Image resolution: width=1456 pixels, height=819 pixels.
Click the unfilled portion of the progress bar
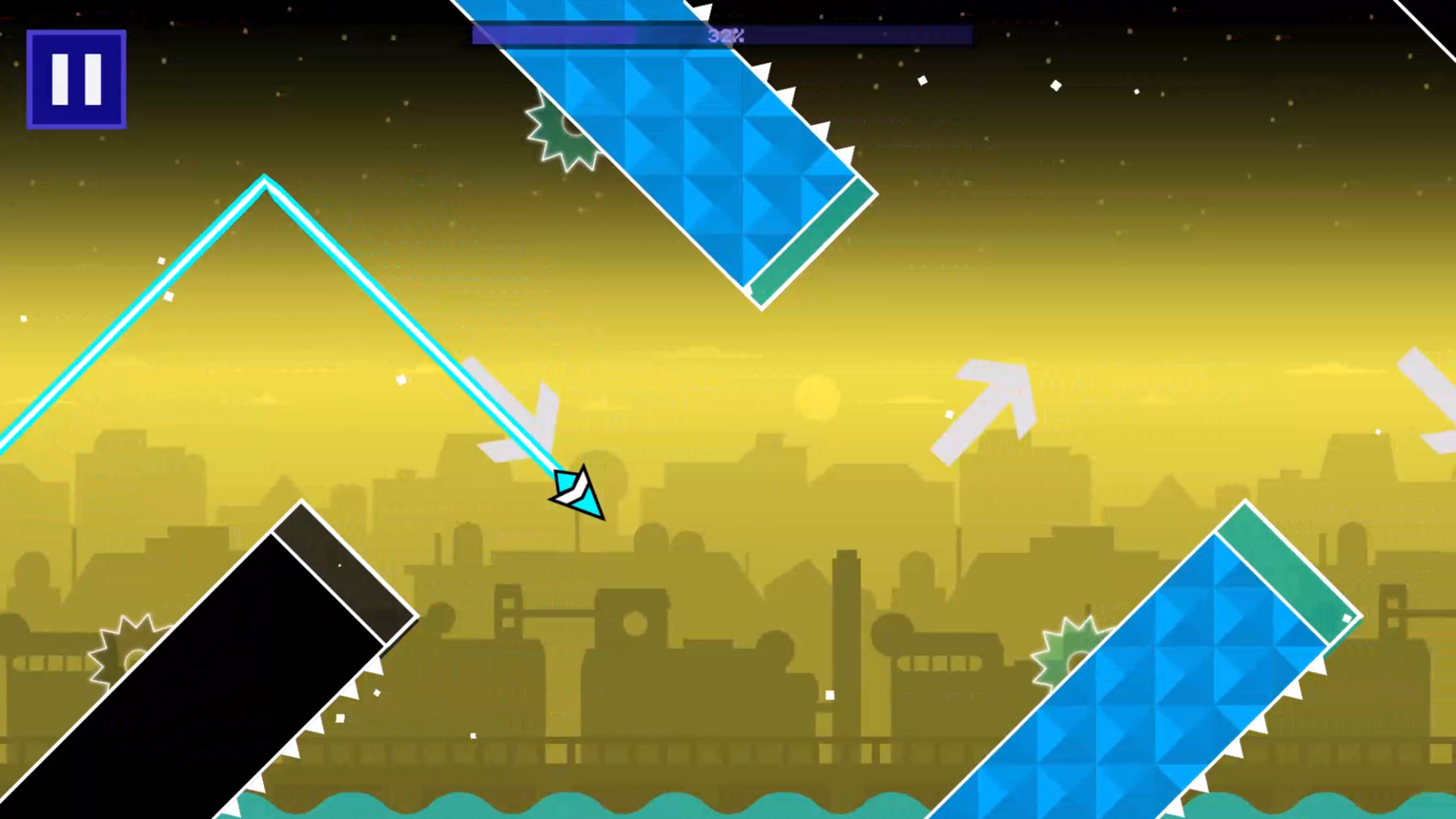tap(872, 35)
